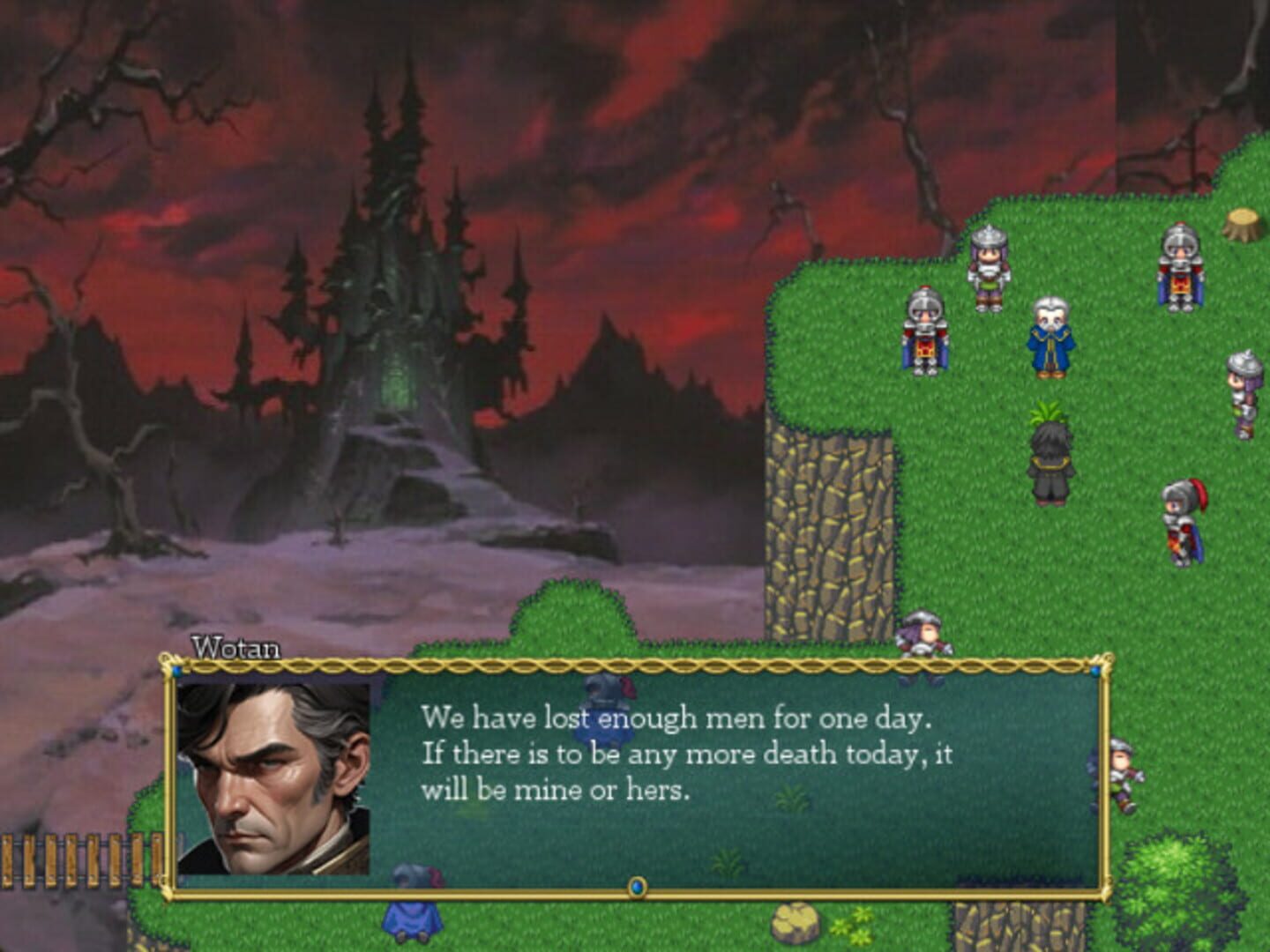
Task: Open Wotan's portrait image
Action: coord(273,776)
